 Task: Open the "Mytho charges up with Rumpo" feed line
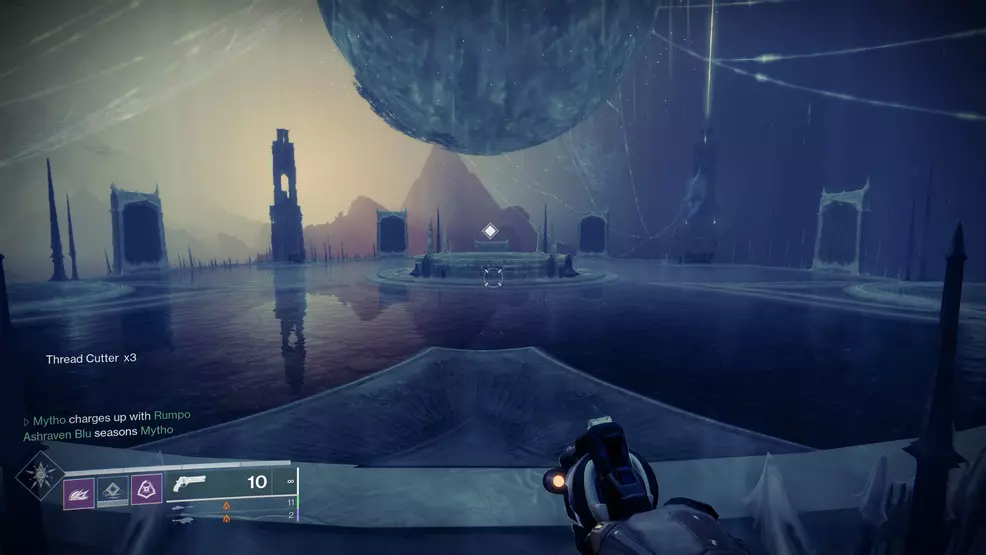pos(106,415)
